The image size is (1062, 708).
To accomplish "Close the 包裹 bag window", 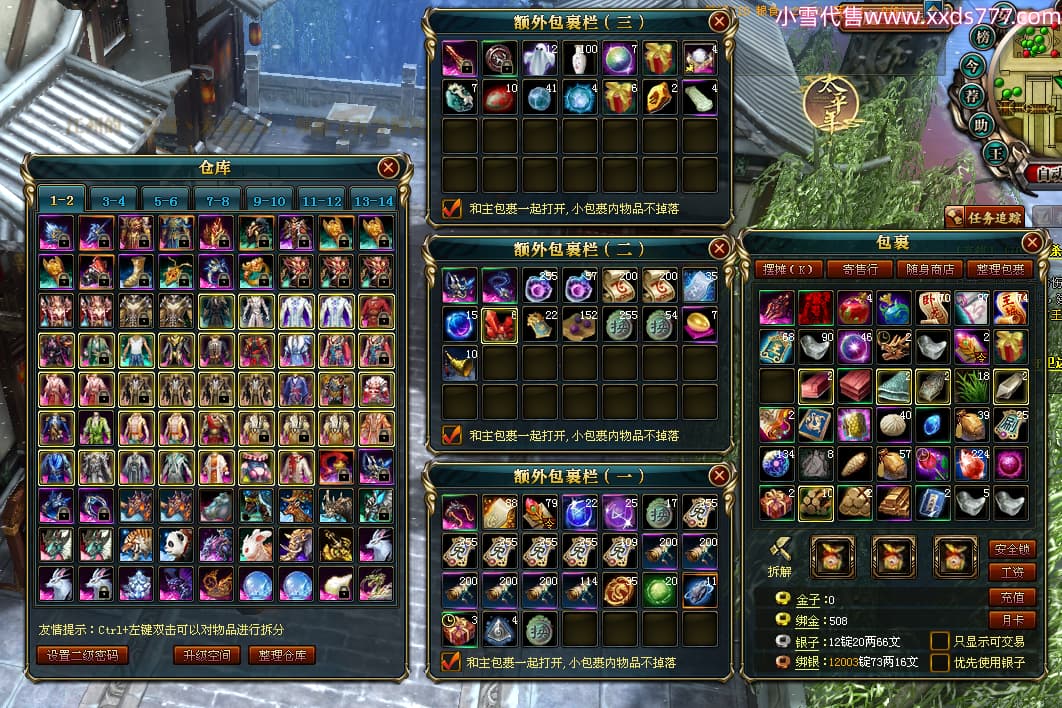I will click(x=1033, y=243).
